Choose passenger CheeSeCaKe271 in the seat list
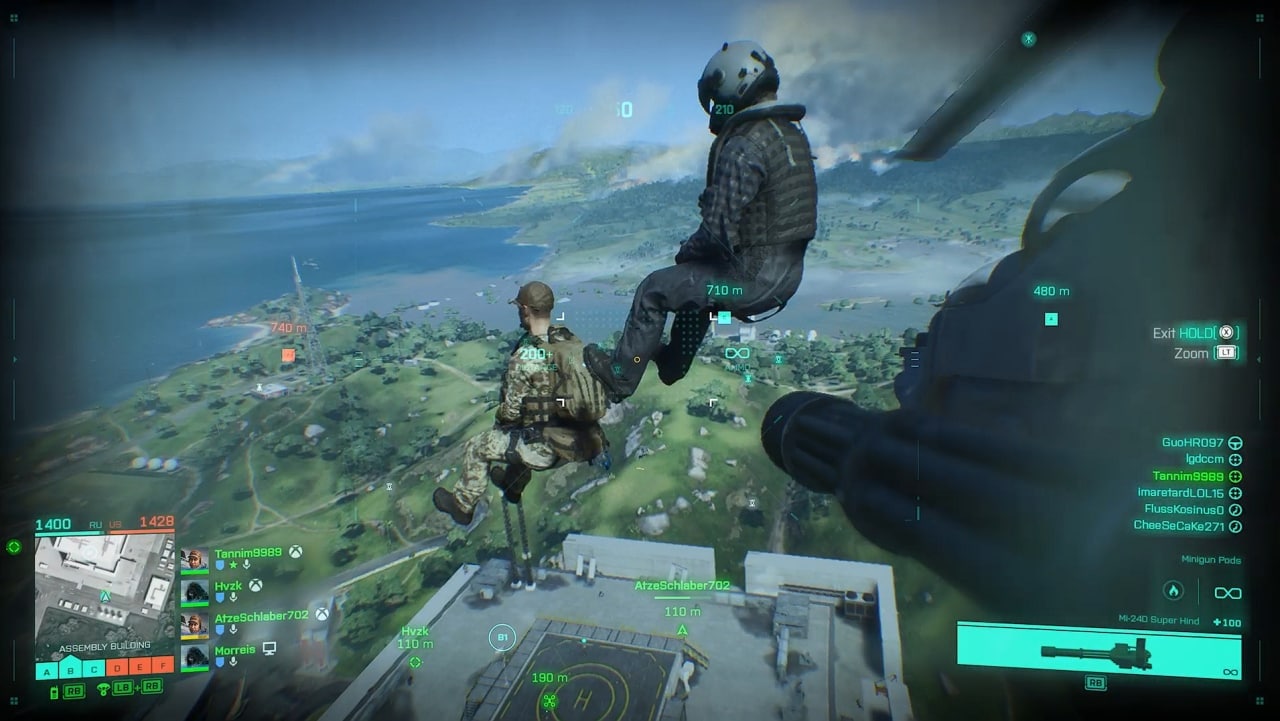The height and width of the screenshot is (721, 1280). (x=1178, y=526)
